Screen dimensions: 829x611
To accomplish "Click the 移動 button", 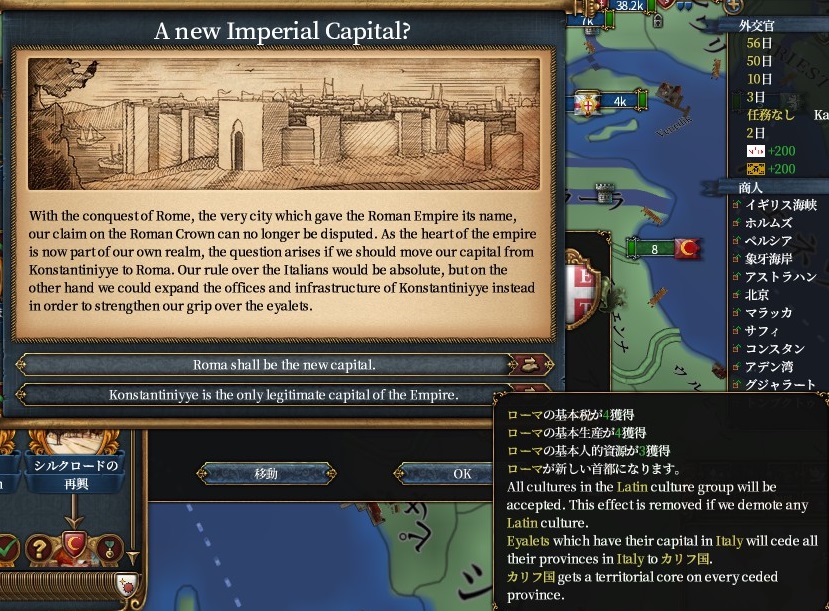I will click(x=266, y=473).
